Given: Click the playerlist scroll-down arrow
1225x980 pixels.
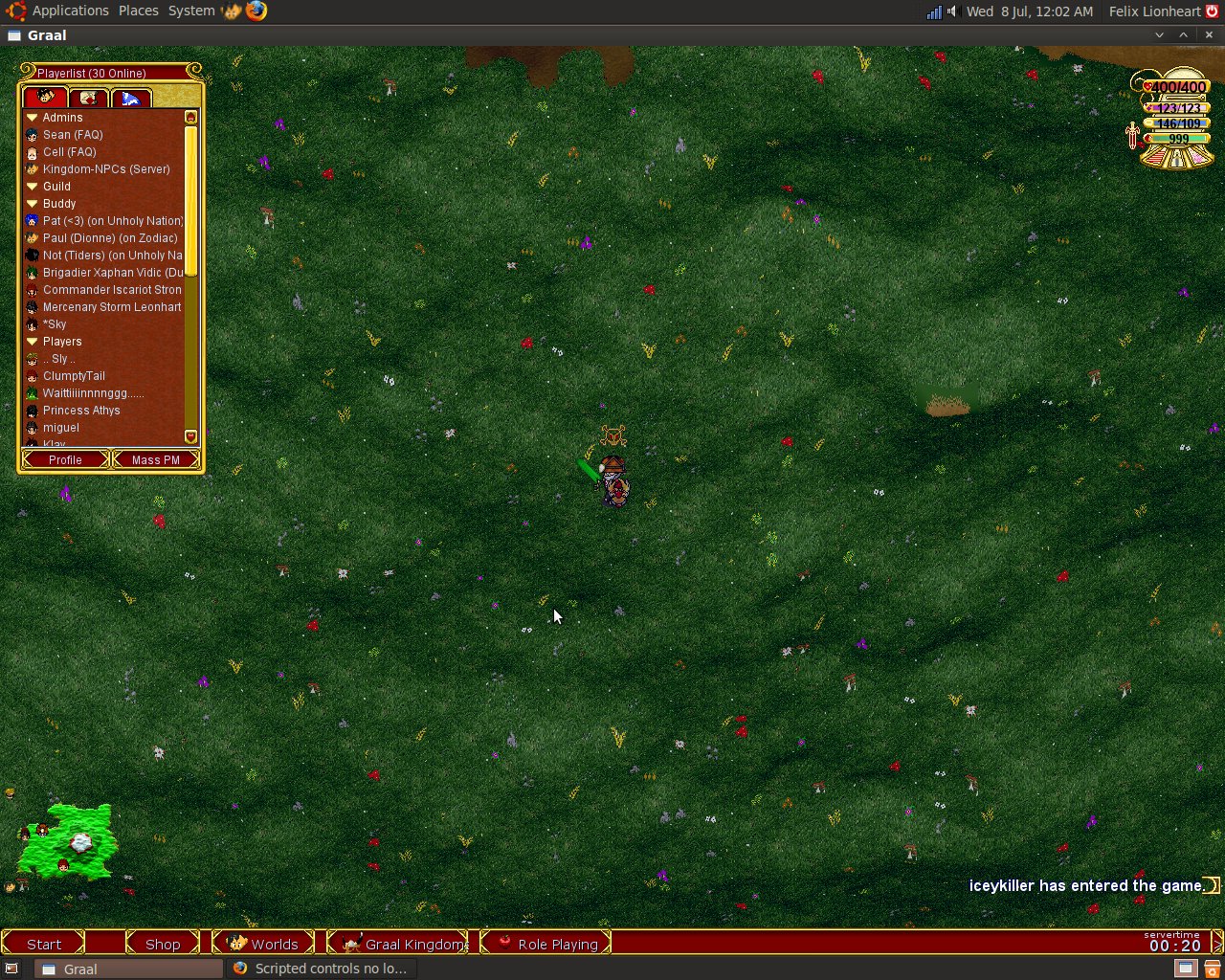Looking at the screenshot, I should [x=190, y=436].
